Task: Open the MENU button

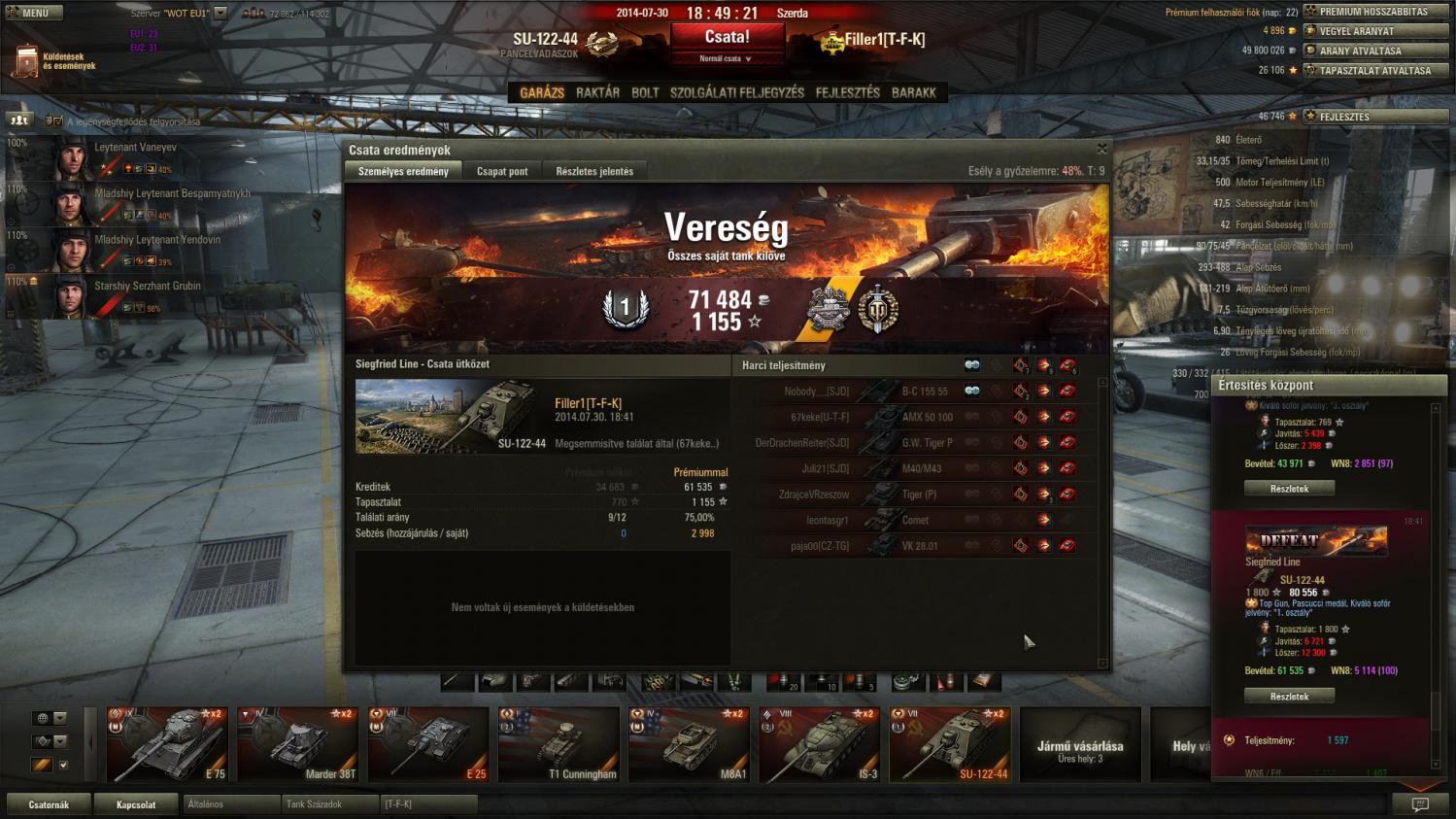Action: 35,13
